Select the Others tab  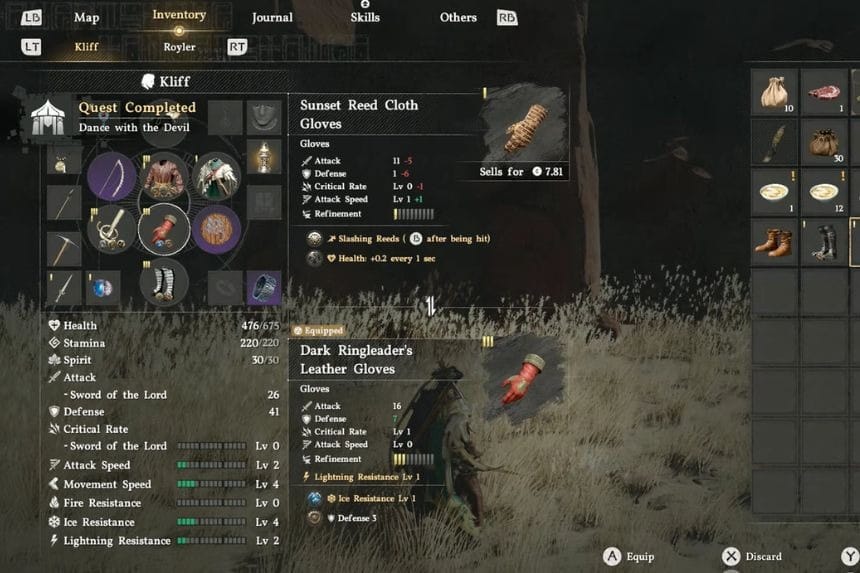coord(458,17)
